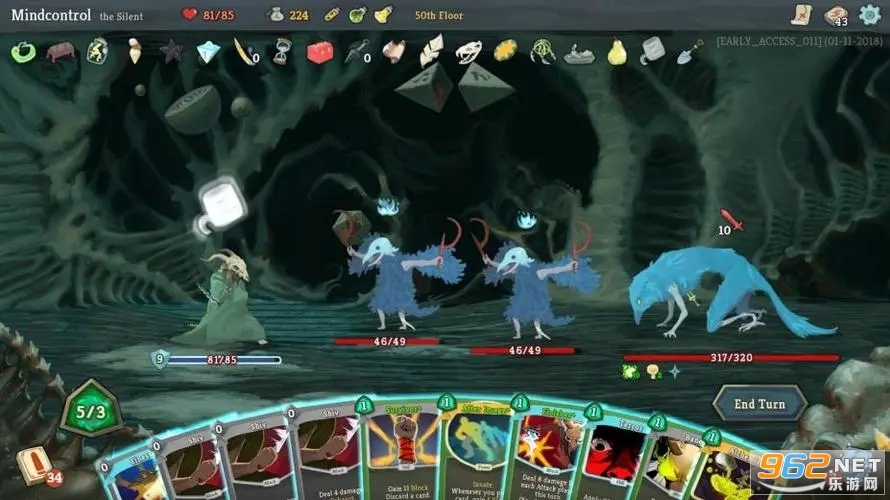The image size is (890, 500).
Task: Inspect the red box relic
Action: click(x=319, y=51)
